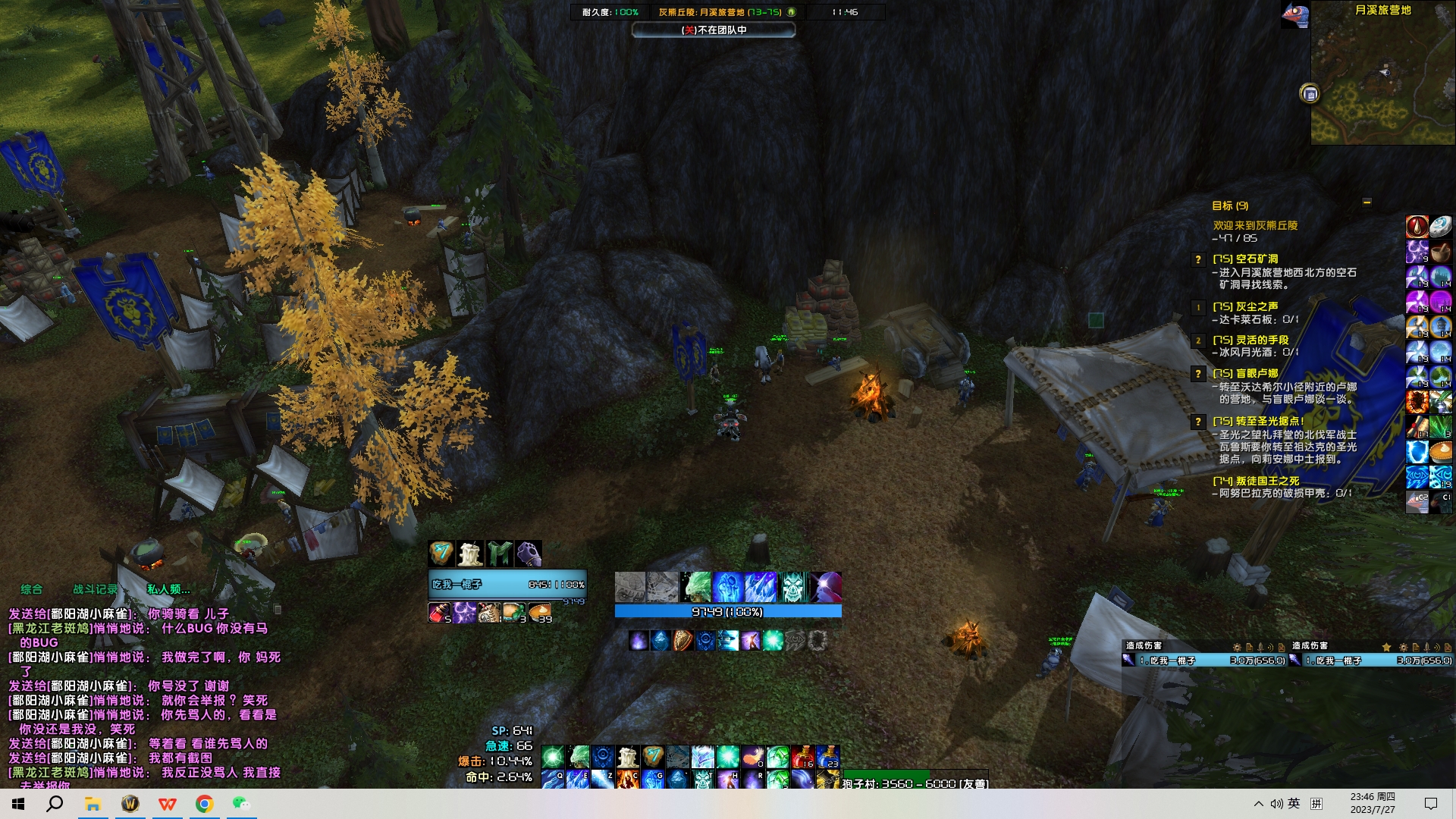Activate the white candle item icon
Image resolution: width=1456 pixels, height=819 pixels.
pyautogui.click(x=470, y=554)
